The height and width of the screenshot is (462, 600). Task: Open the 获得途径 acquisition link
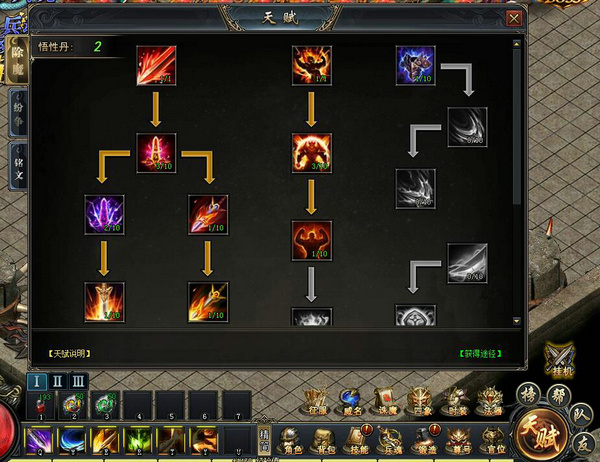coord(479,354)
